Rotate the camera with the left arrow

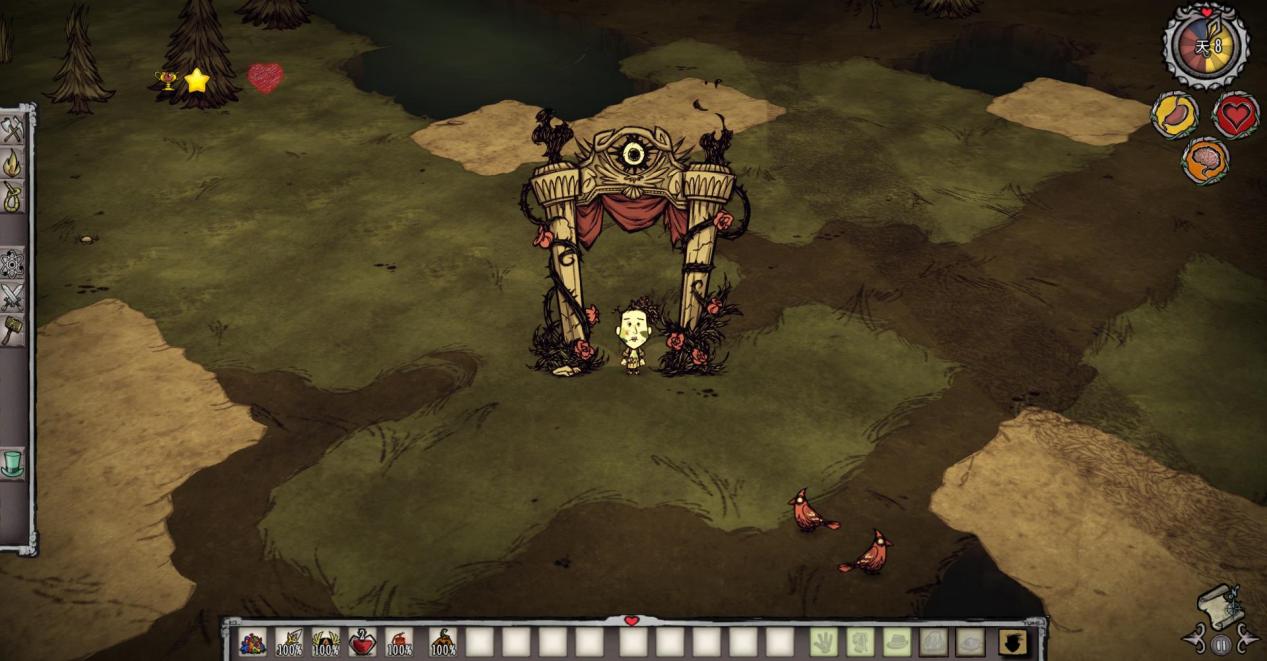point(1195,637)
